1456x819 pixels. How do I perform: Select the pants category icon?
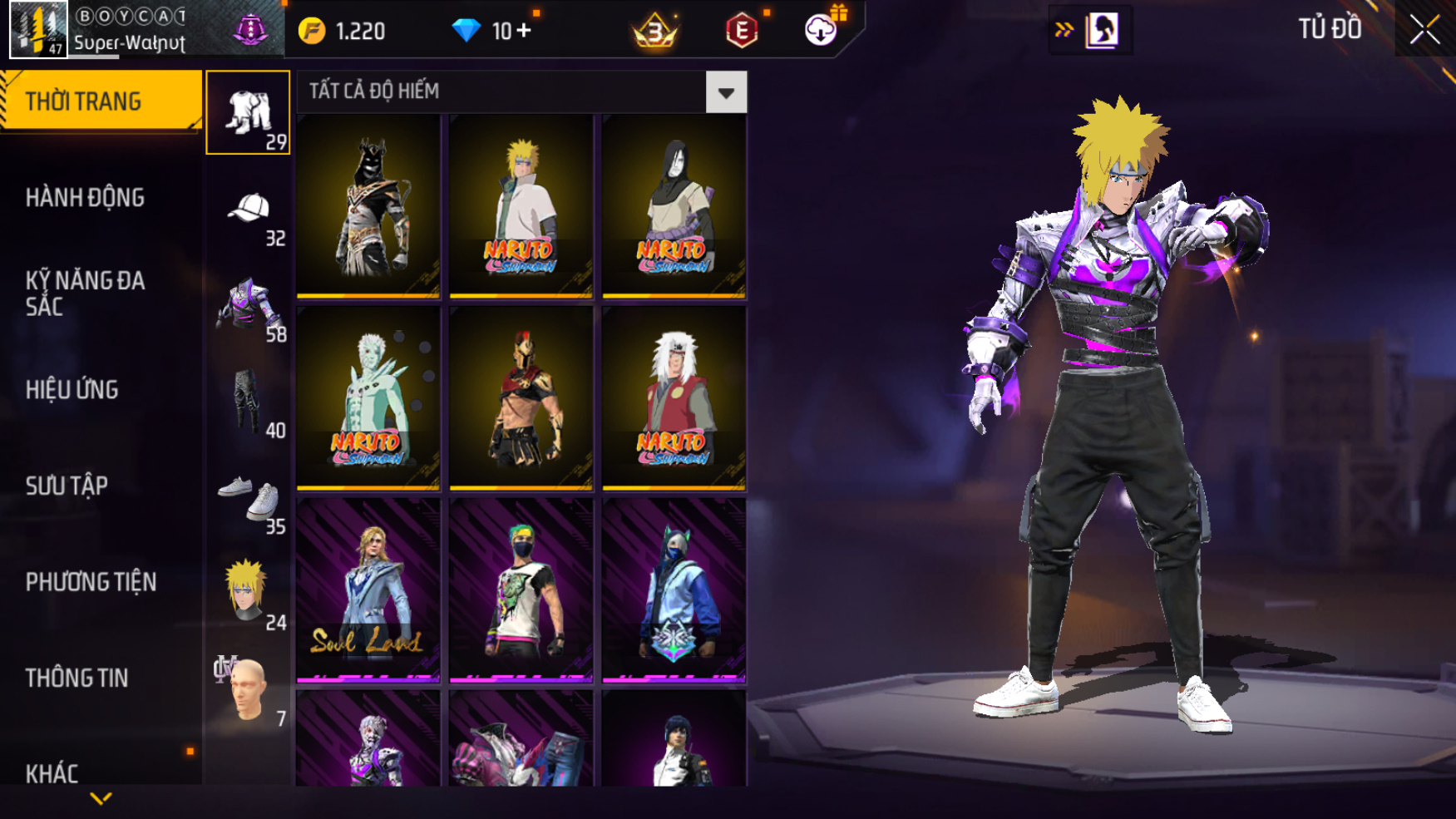(x=248, y=402)
